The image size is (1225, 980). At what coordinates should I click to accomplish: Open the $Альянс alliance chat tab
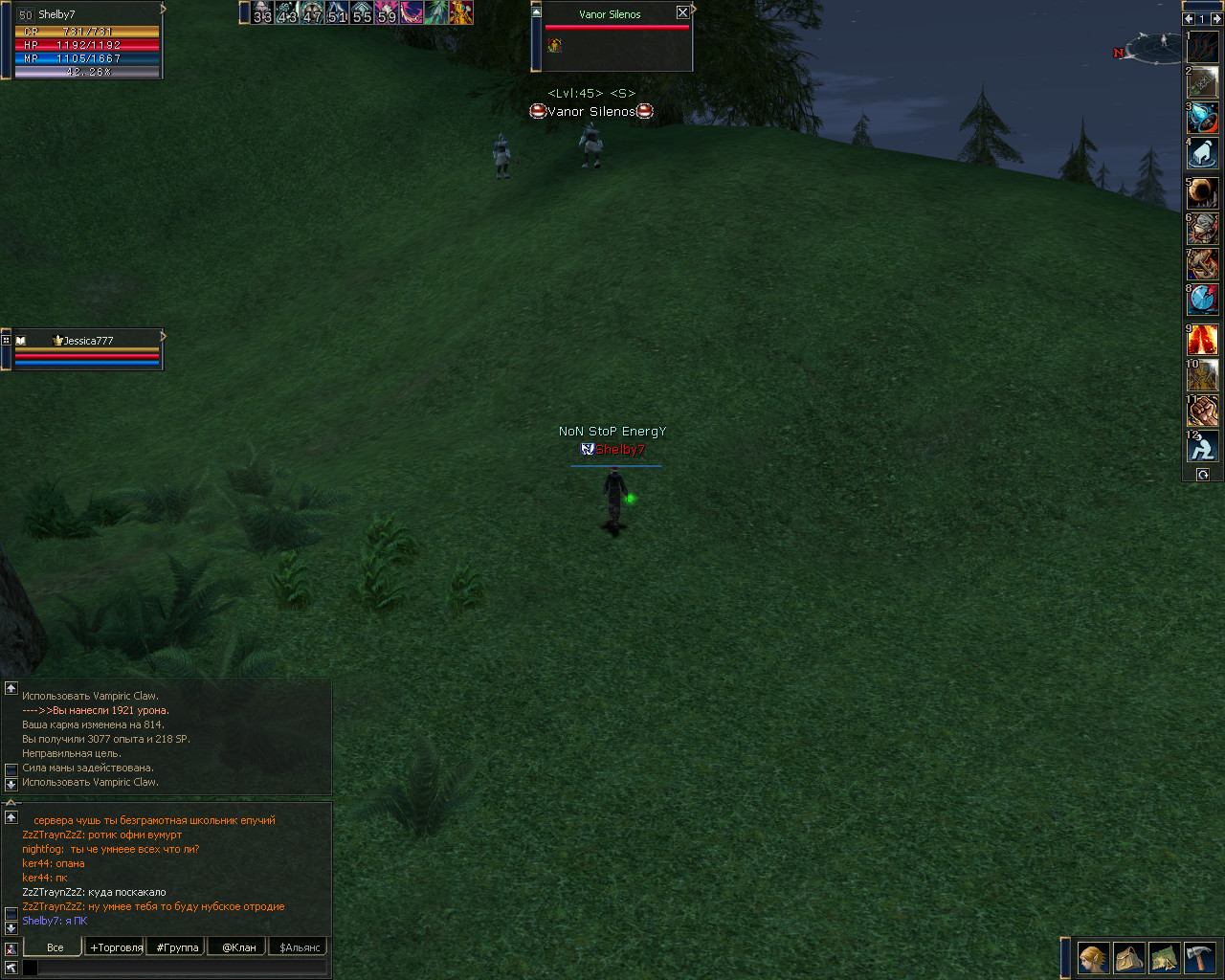(300, 947)
